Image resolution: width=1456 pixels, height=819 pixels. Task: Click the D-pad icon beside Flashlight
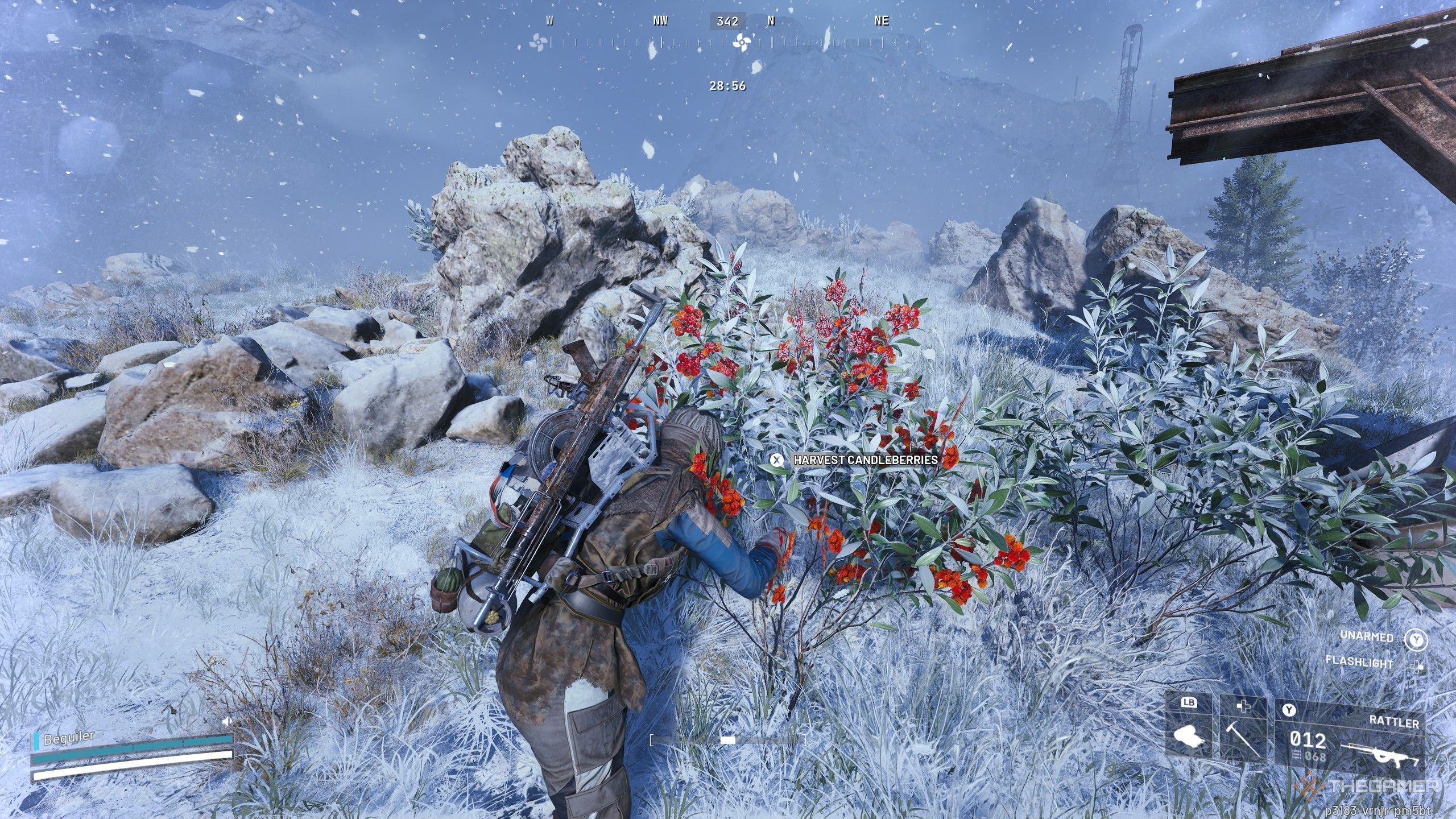[x=1417, y=667]
